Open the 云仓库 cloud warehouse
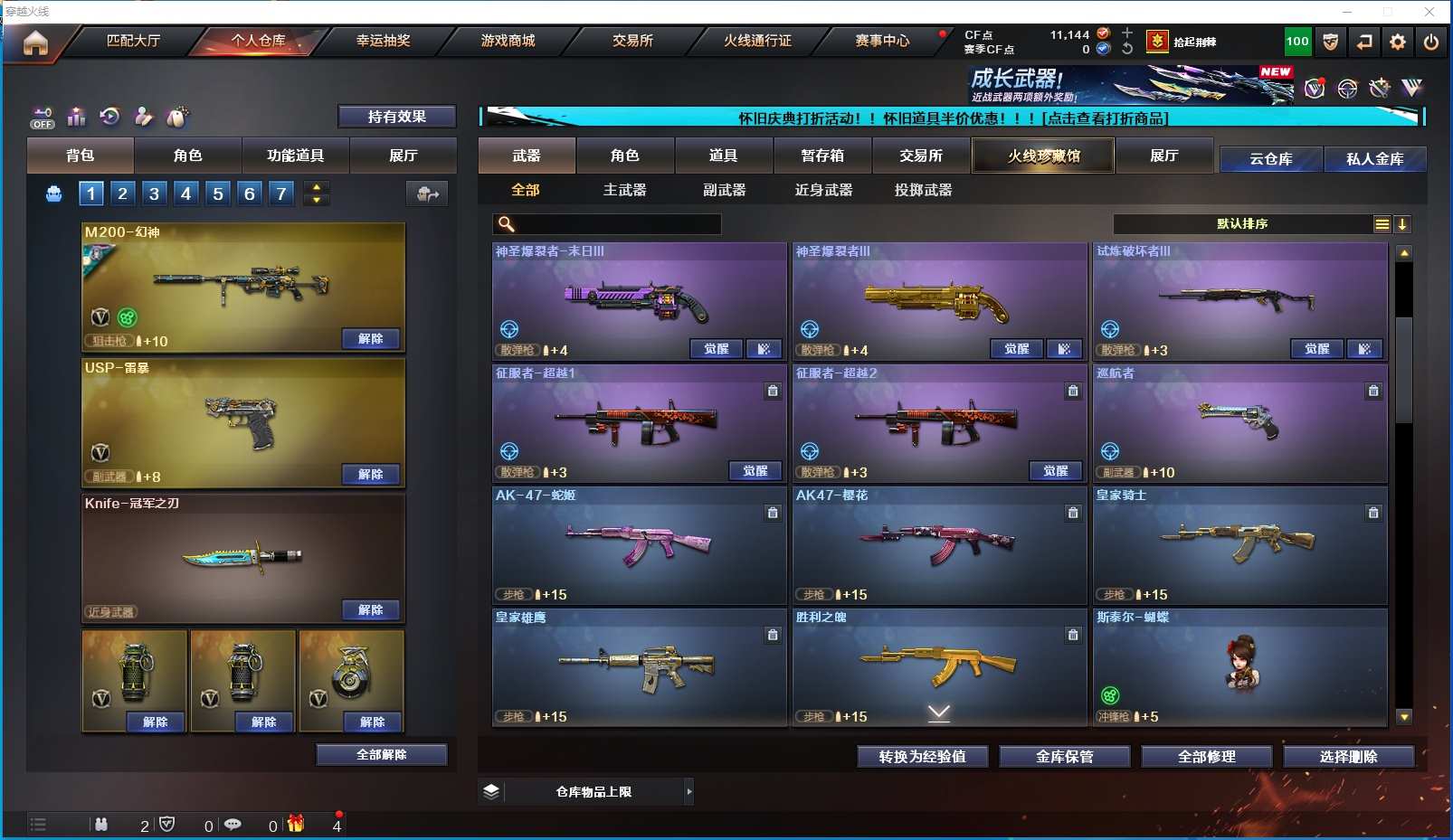The width and height of the screenshot is (1453, 840). (1270, 159)
